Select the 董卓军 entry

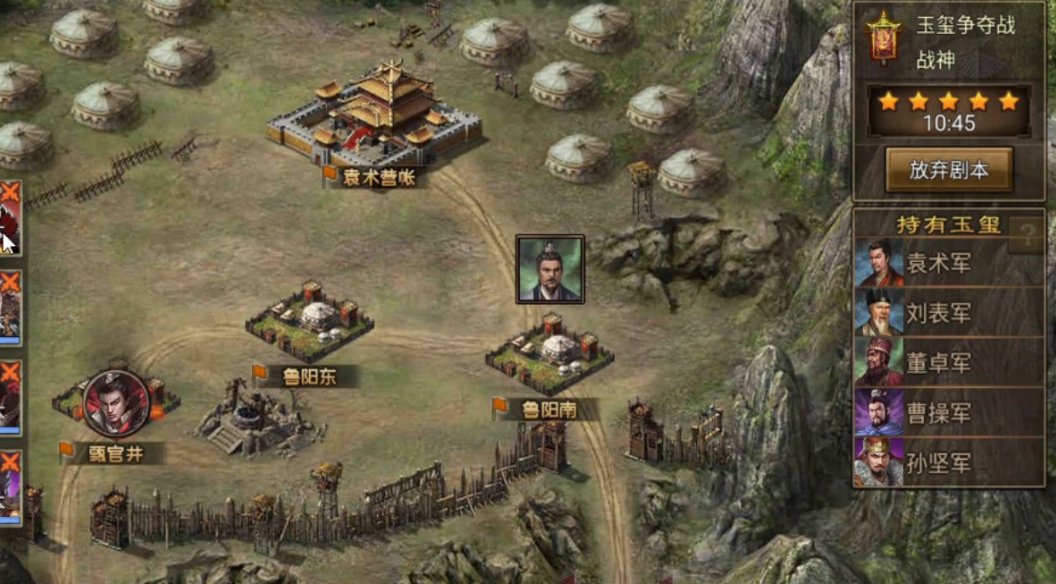pyautogui.click(x=938, y=363)
